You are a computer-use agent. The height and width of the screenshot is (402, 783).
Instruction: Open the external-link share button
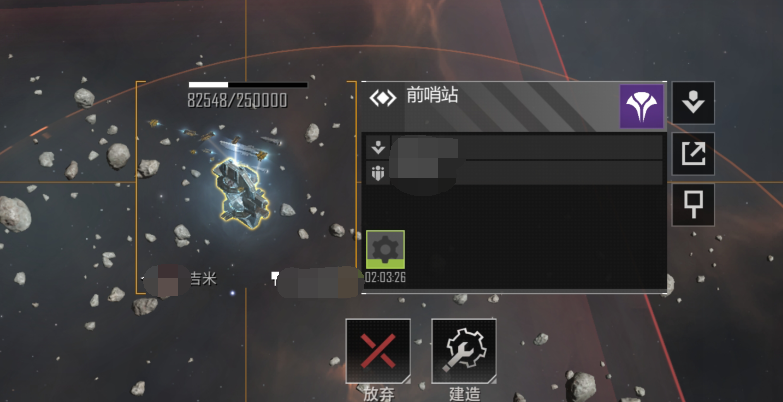click(x=693, y=153)
